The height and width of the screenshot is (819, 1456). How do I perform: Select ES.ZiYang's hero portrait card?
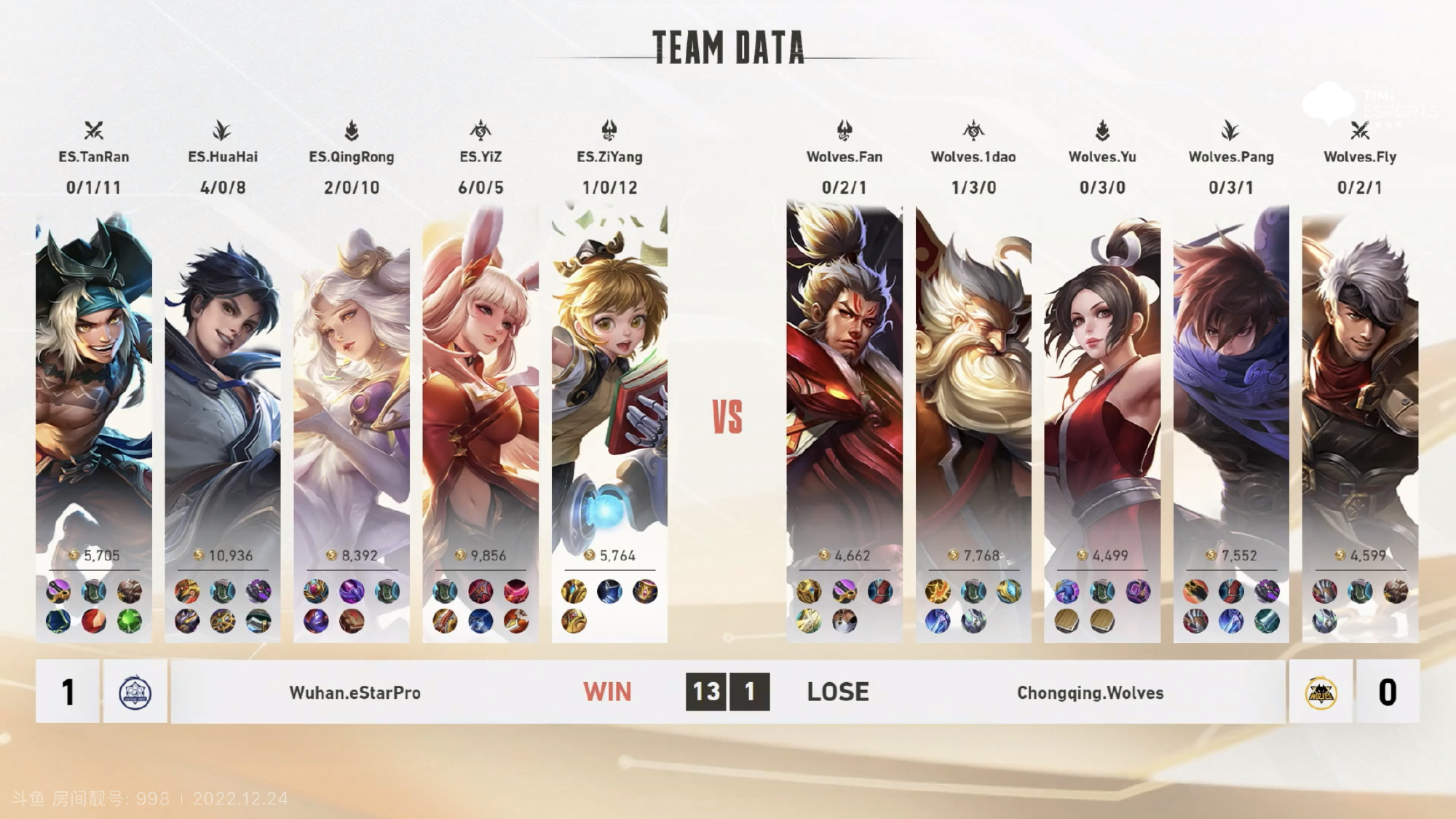[609, 379]
